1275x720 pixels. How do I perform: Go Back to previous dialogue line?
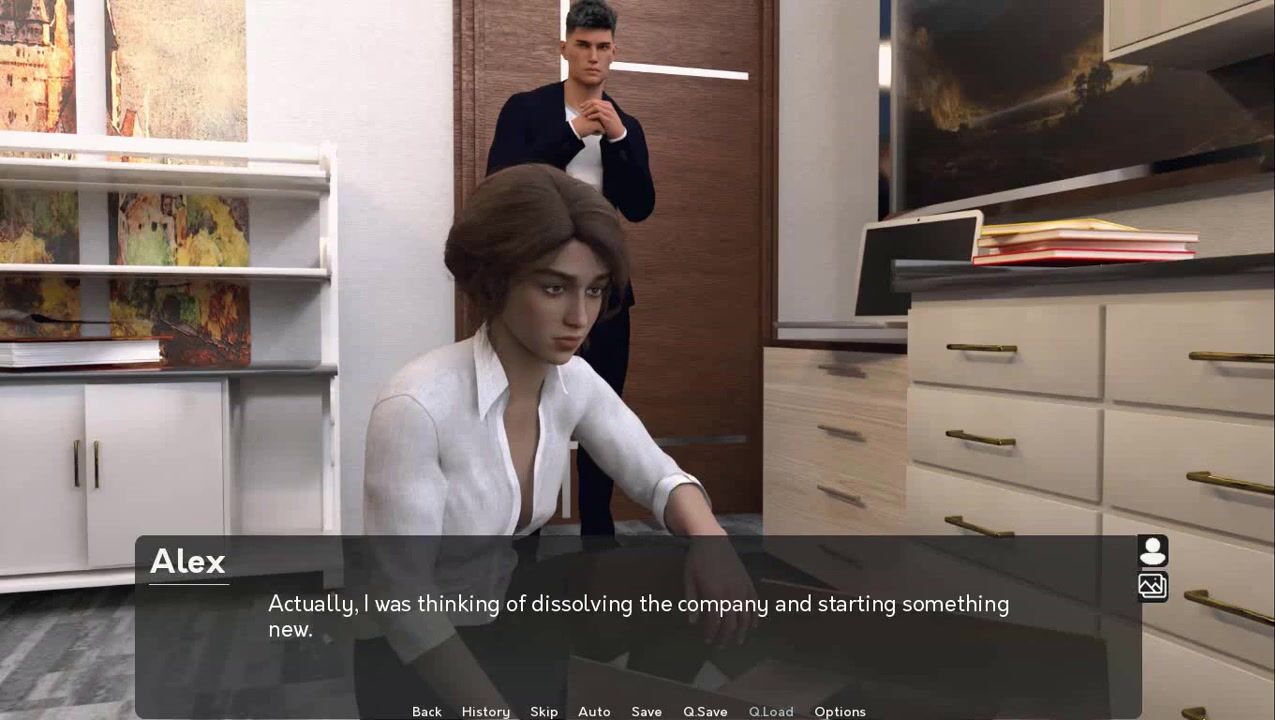(426, 712)
